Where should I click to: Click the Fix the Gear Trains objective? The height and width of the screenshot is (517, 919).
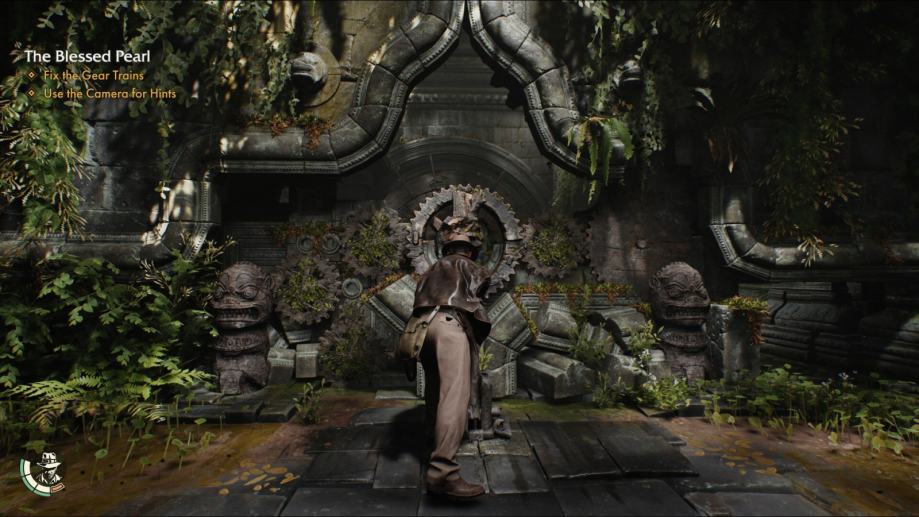tap(93, 76)
